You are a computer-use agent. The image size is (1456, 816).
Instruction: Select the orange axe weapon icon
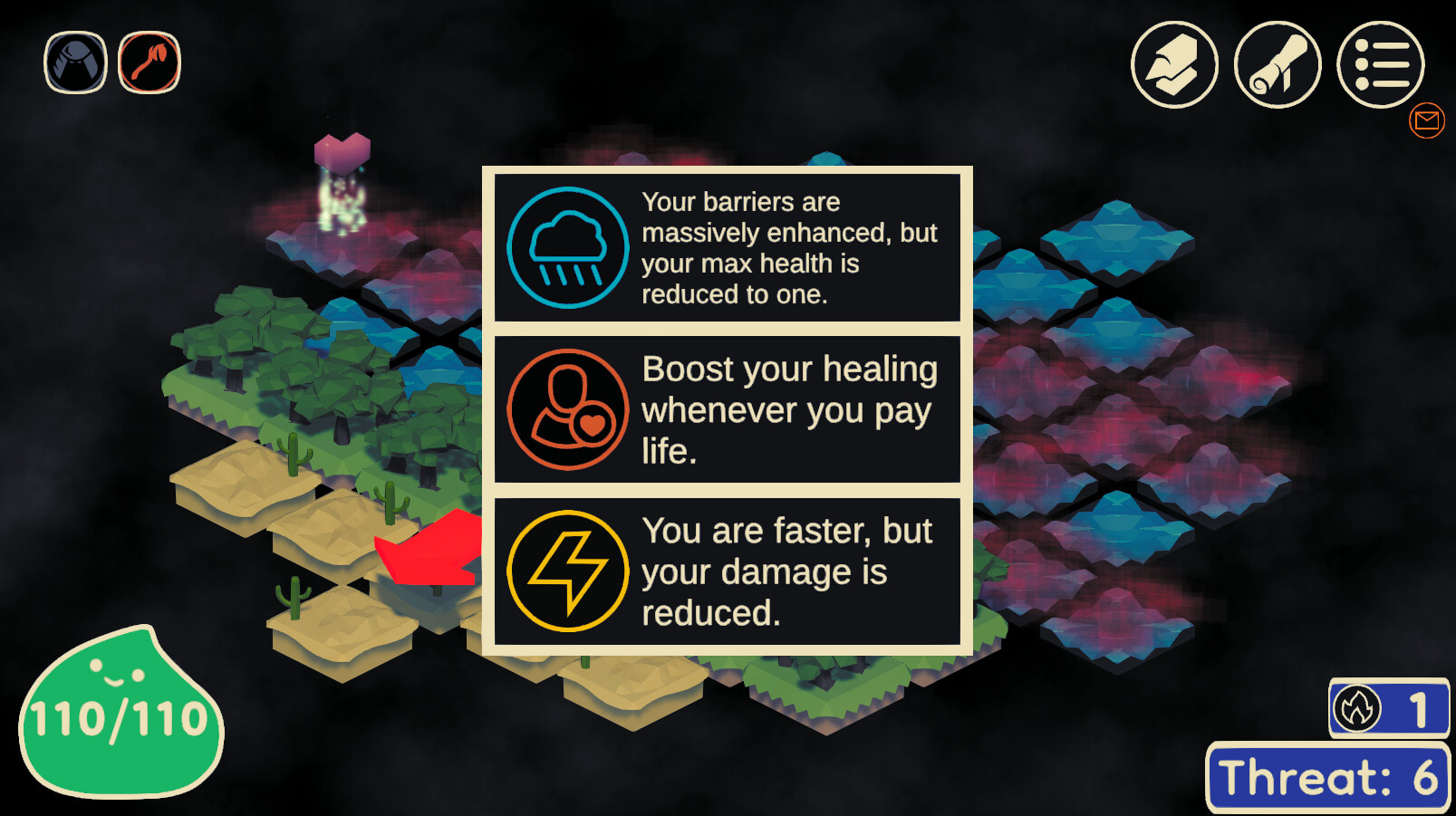149,62
